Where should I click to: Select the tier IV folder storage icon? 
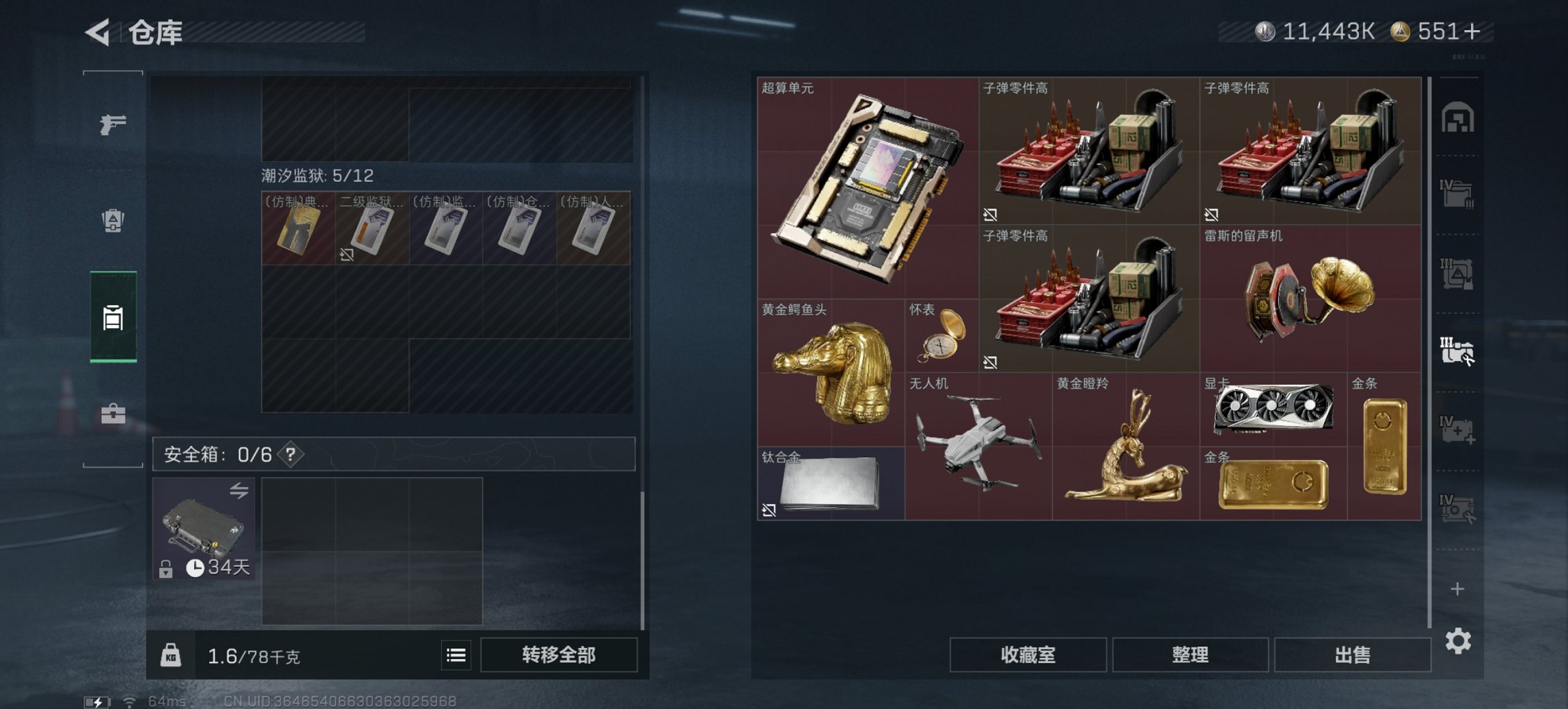coord(1456,192)
